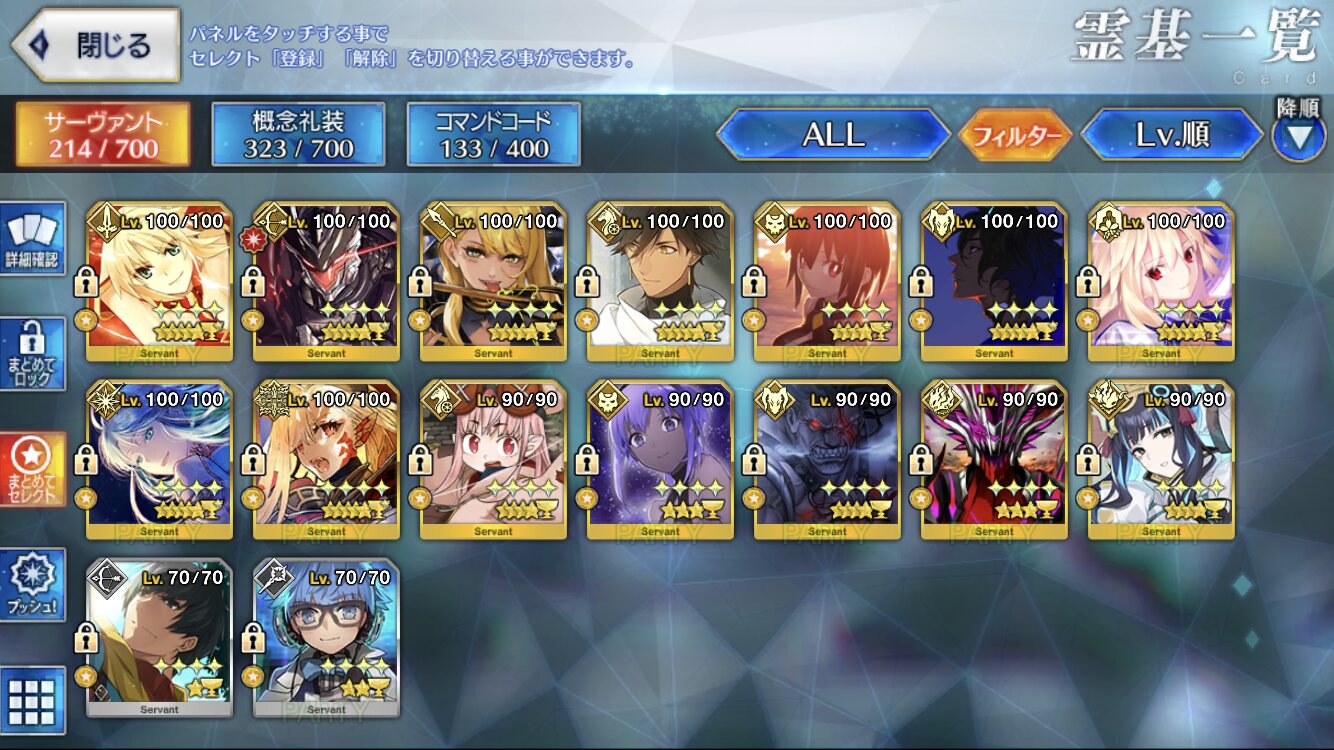Close the spirit origin list with 閉じる
Screen dimensions: 1334x750
96,46
